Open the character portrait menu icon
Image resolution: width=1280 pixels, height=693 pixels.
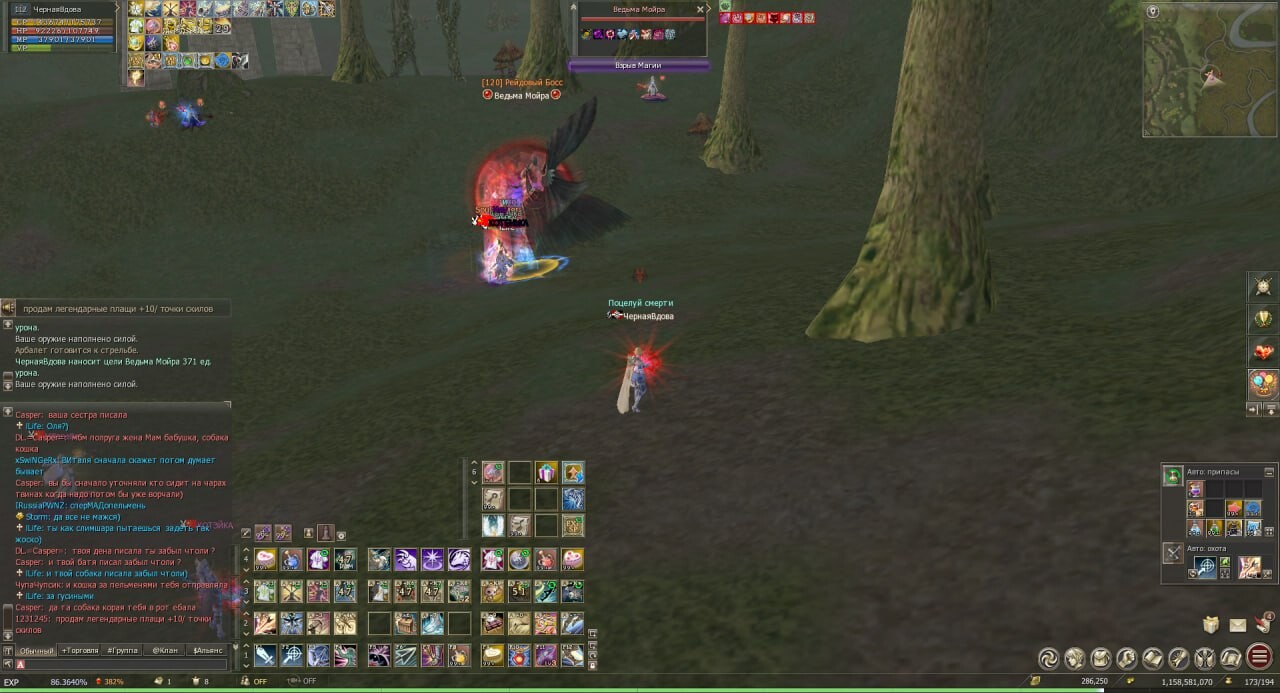pos(1075,658)
